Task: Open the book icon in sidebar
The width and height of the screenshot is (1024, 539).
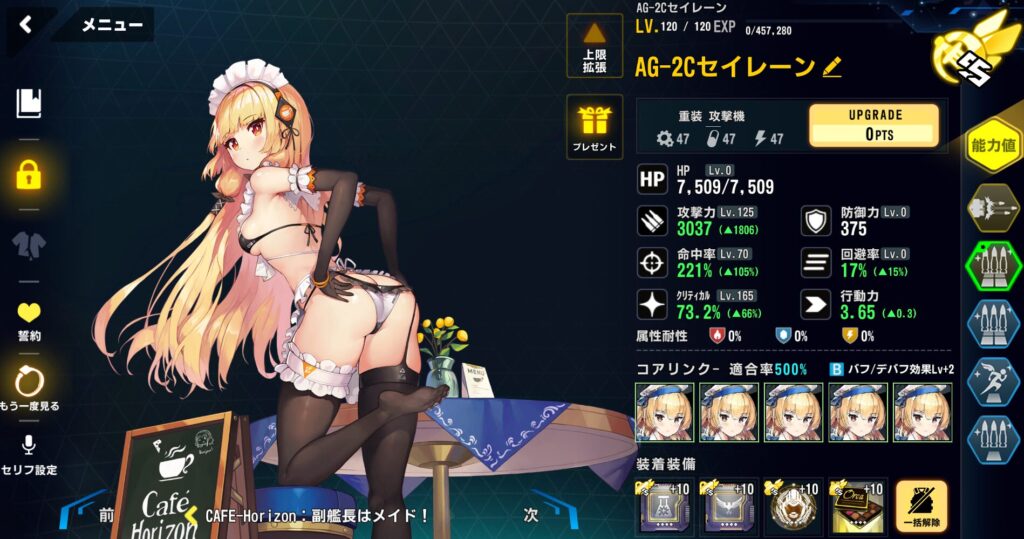Action: 29,103
